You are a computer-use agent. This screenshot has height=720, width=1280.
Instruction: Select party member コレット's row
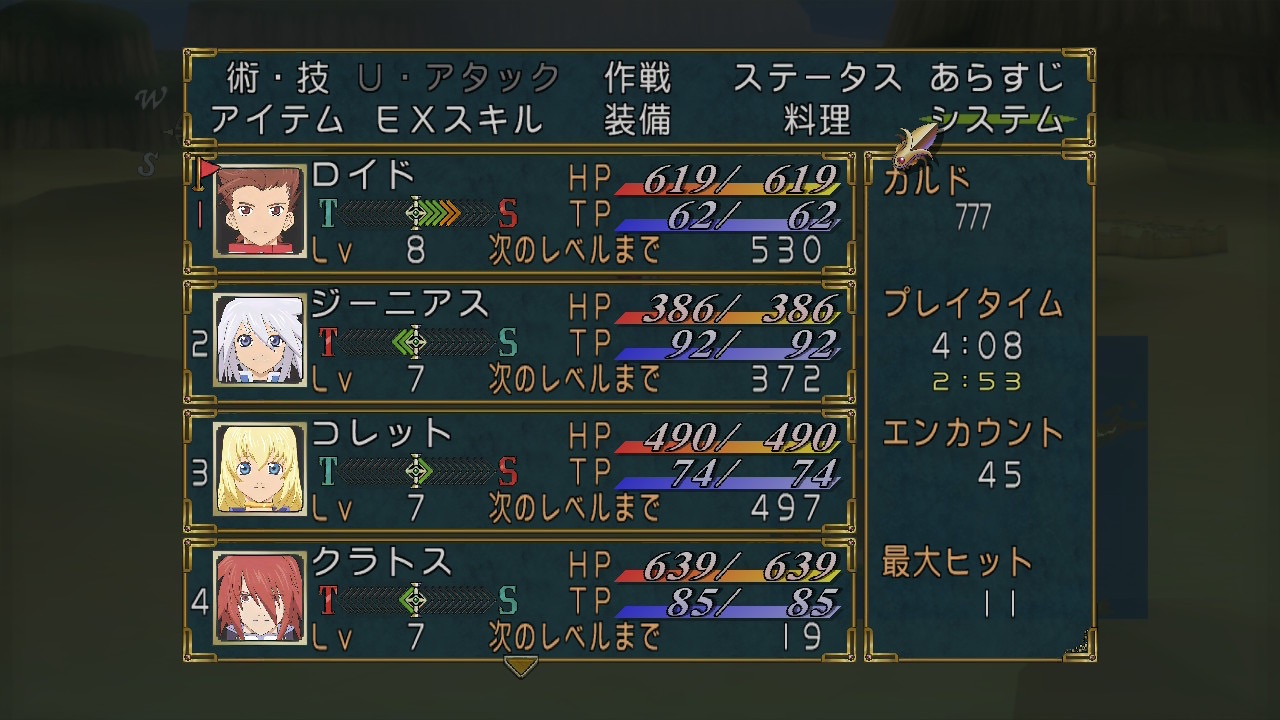(520, 469)
